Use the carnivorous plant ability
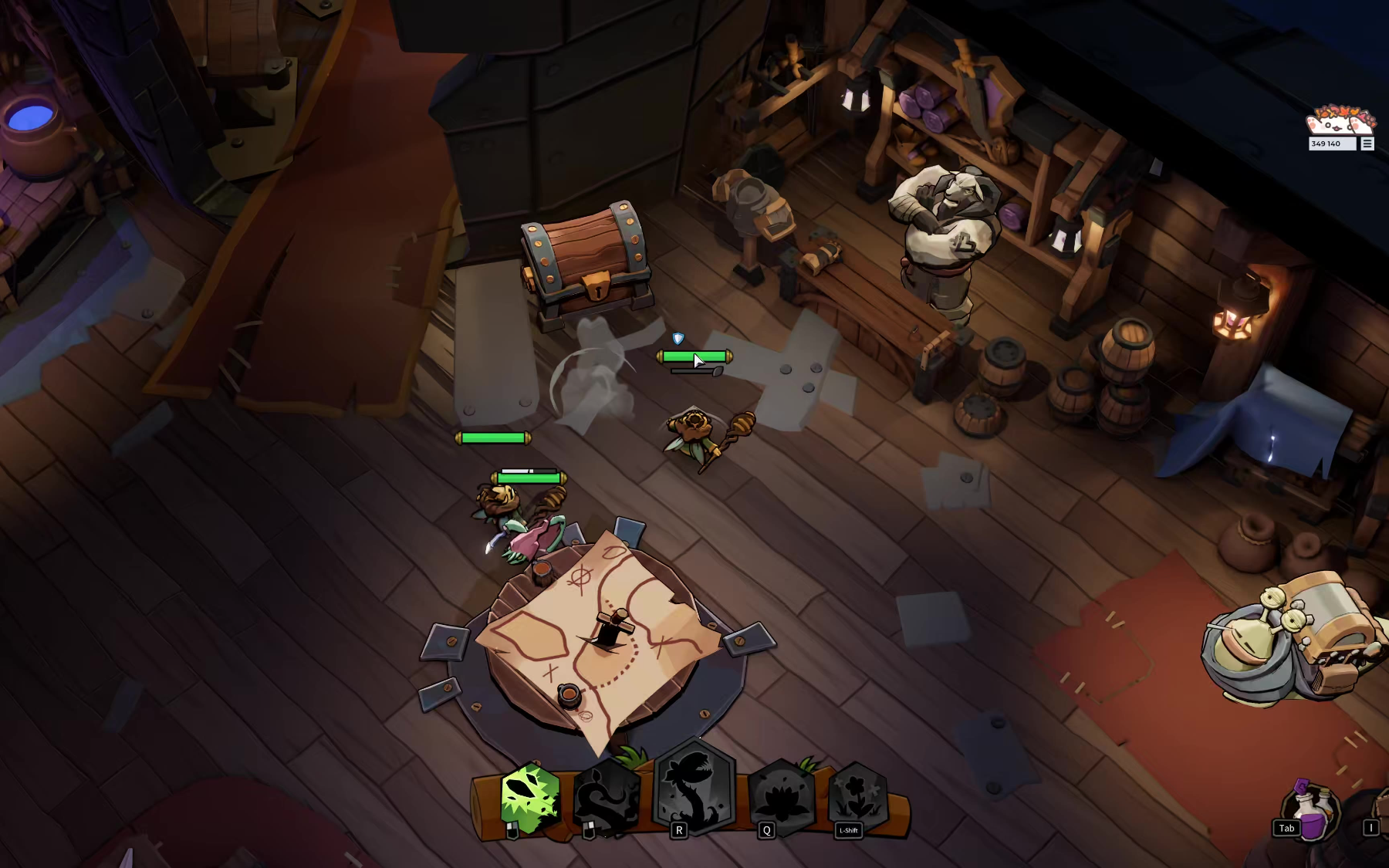 pos(694,789)
